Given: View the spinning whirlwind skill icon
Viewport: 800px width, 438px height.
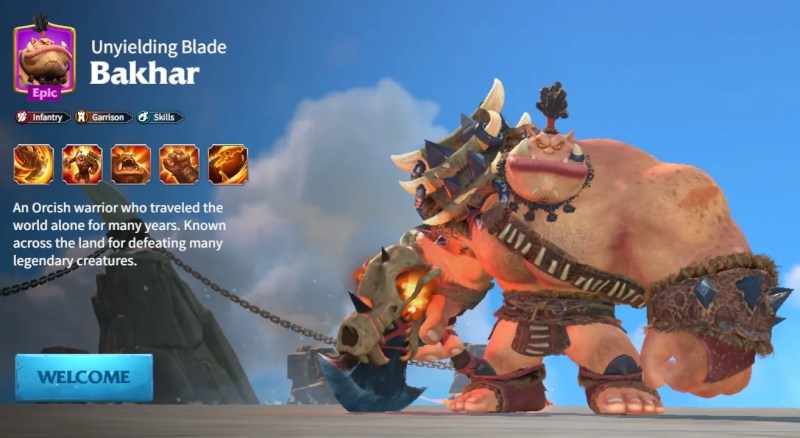Looking at the screenshot, I should (33, 164).
